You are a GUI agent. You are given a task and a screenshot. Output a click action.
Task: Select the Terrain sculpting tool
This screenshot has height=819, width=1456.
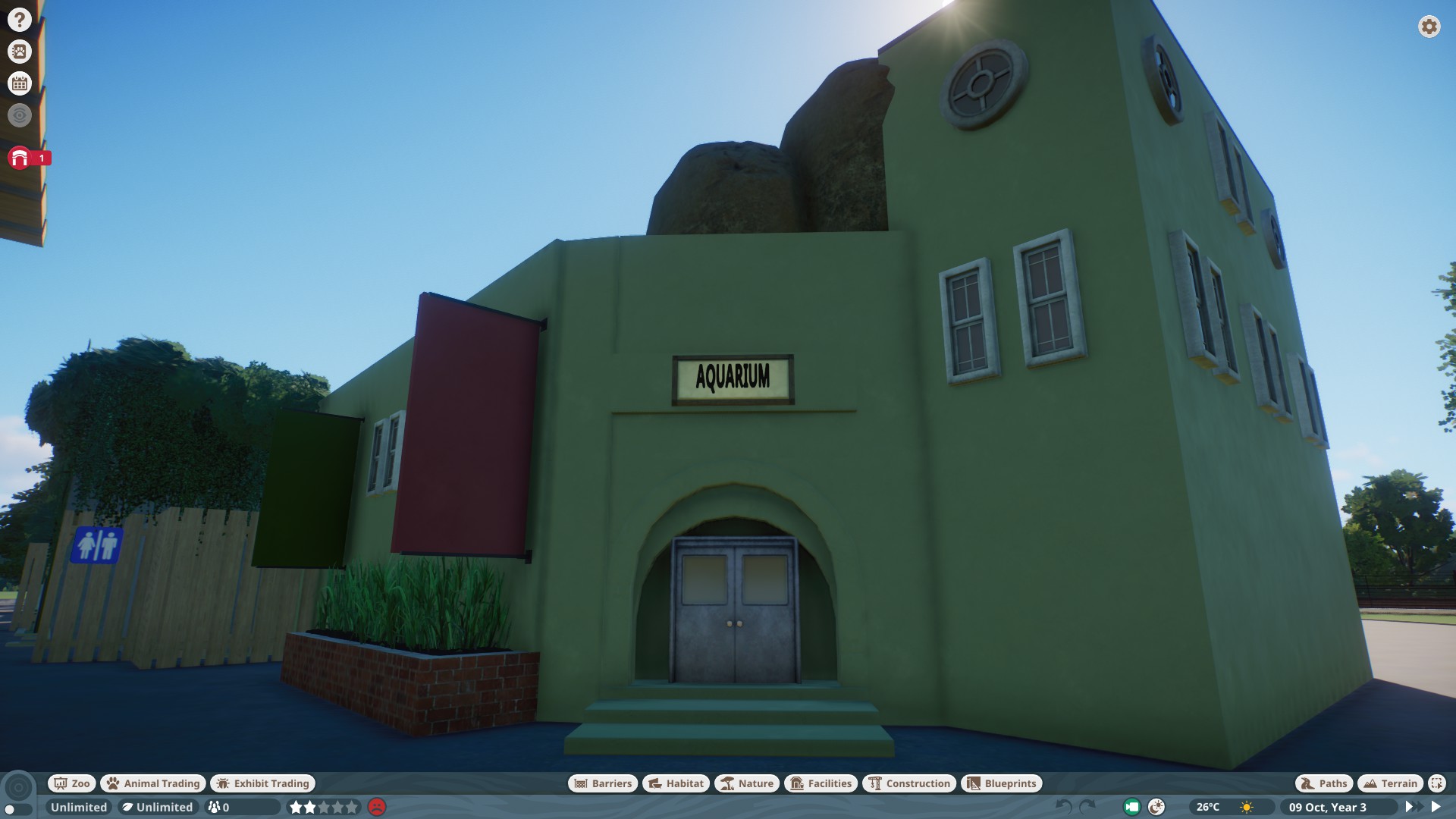click(1390, 783)
